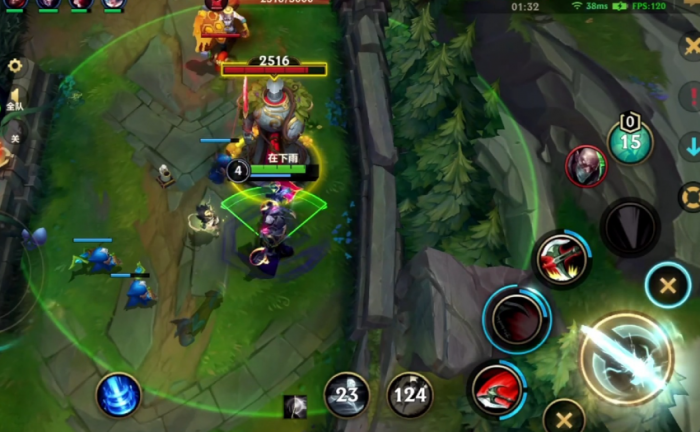Open settings with the gear icon
This screenshot has height=432, width=700.
[x=15, y=66]
